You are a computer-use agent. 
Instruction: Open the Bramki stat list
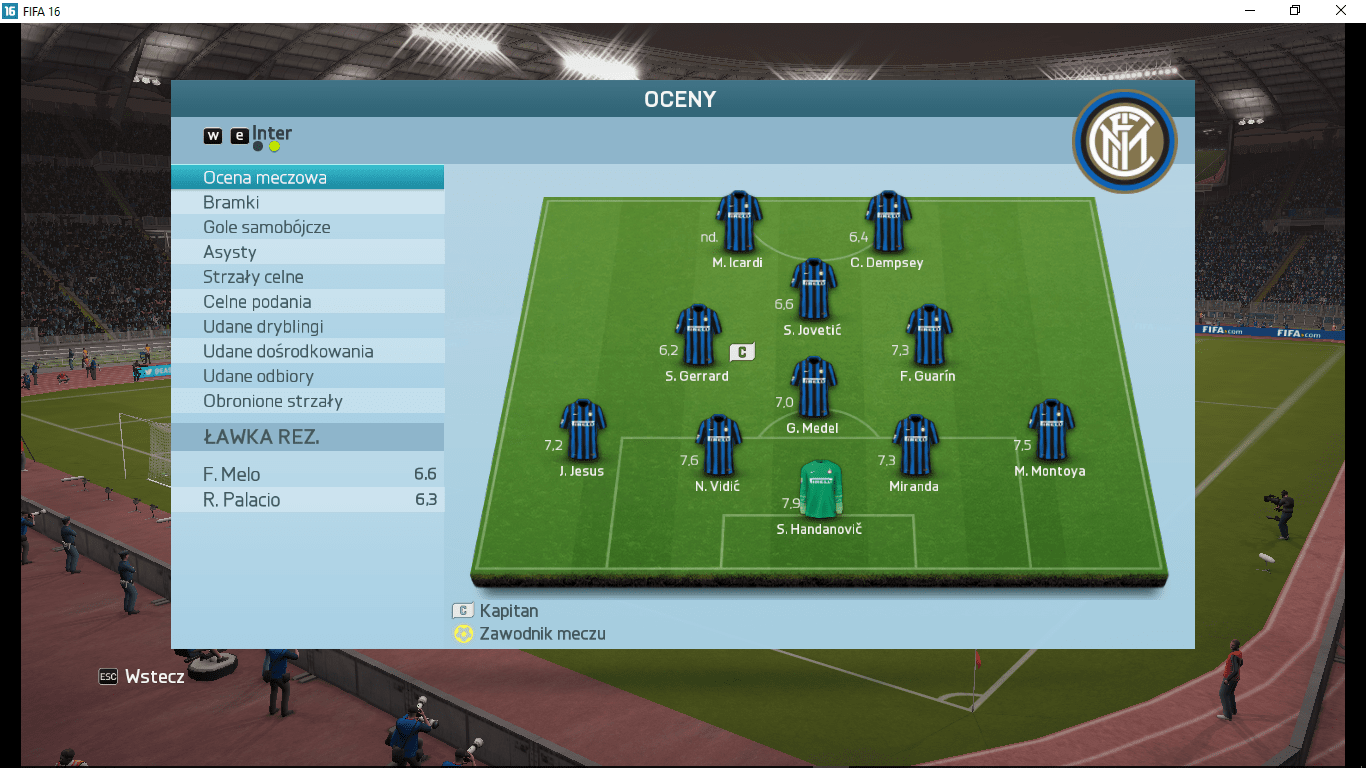tap(307, 203)
